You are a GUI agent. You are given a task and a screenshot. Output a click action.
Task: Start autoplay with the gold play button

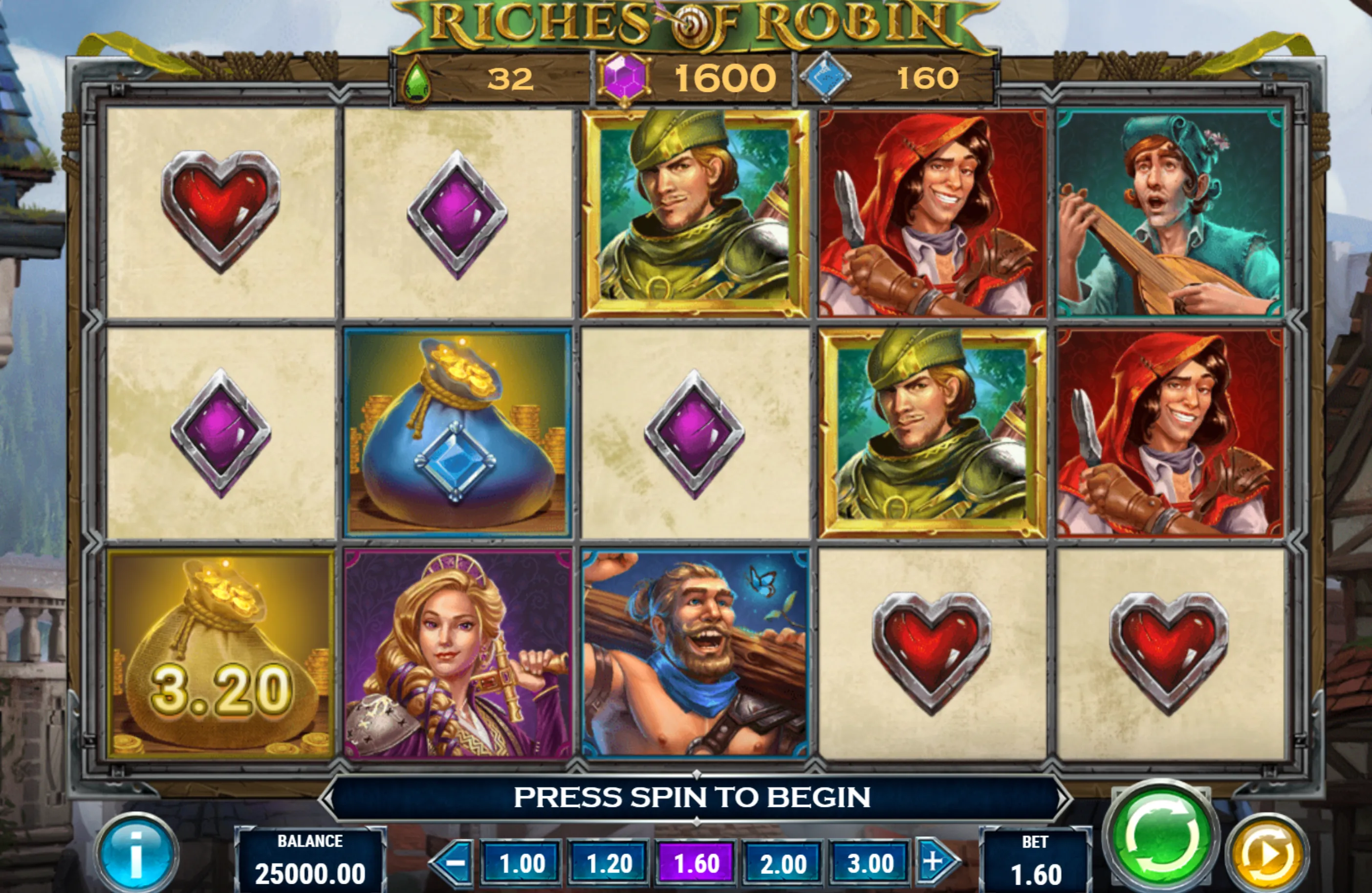(1266, 855)
